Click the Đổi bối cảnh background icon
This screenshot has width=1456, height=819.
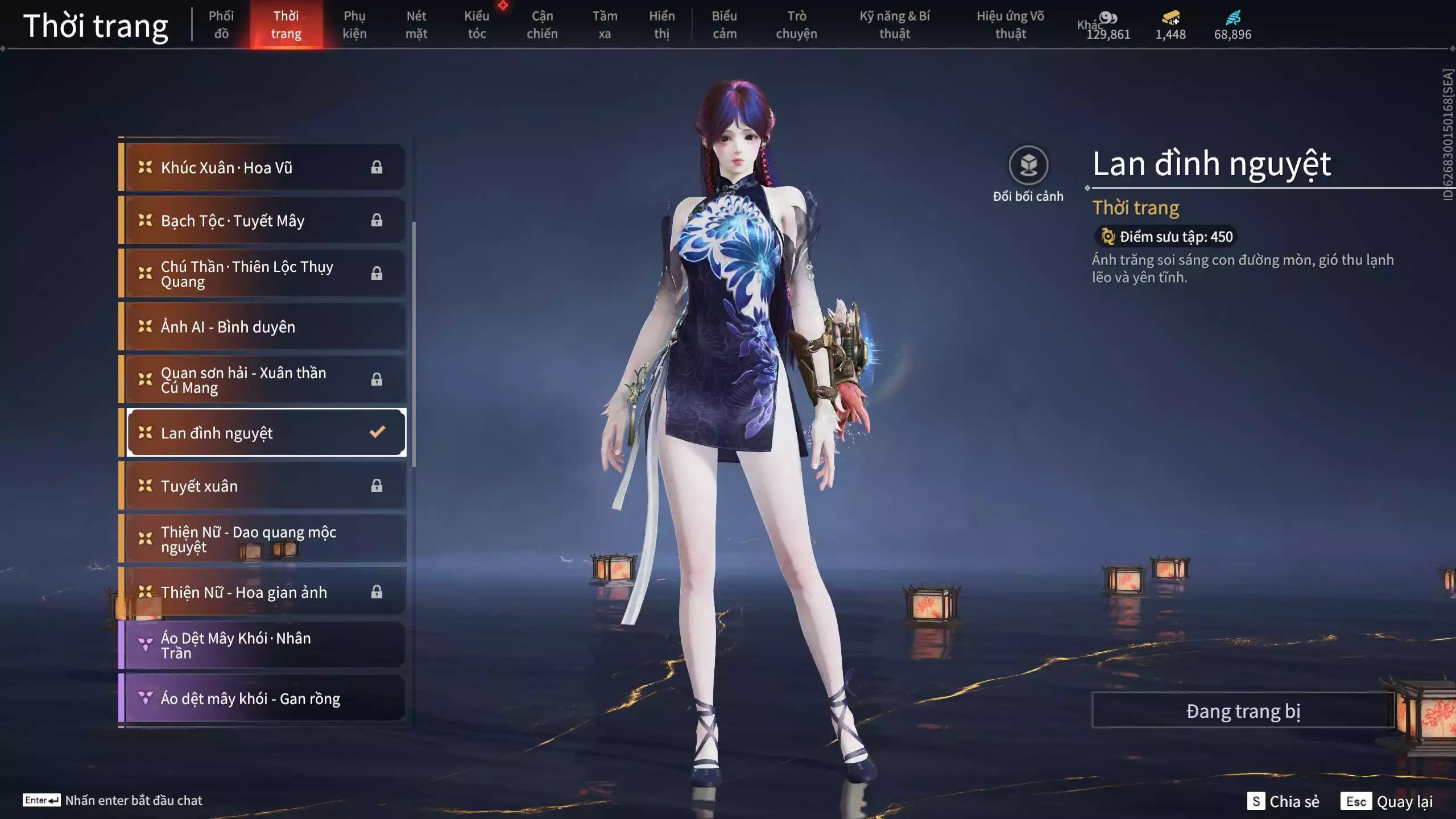tap(1028, 166)
